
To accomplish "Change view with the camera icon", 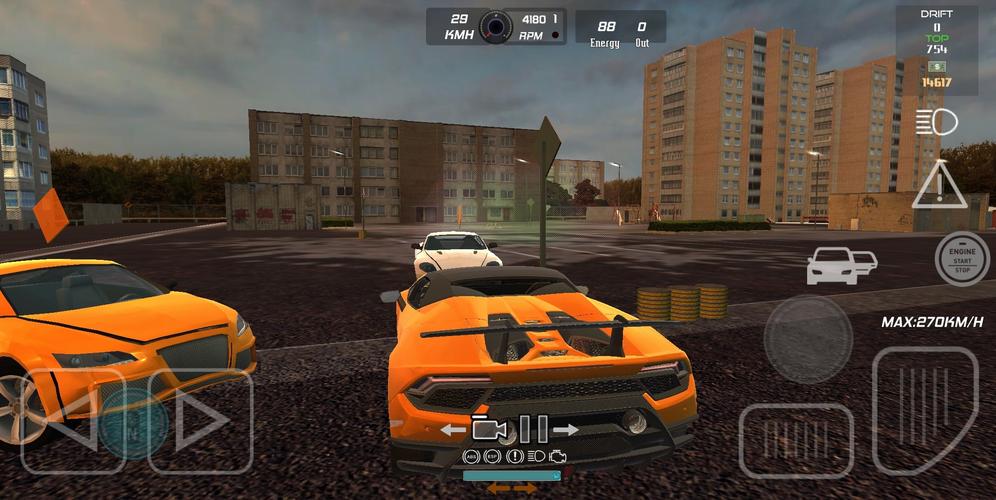I will click(x=490, y=429).
